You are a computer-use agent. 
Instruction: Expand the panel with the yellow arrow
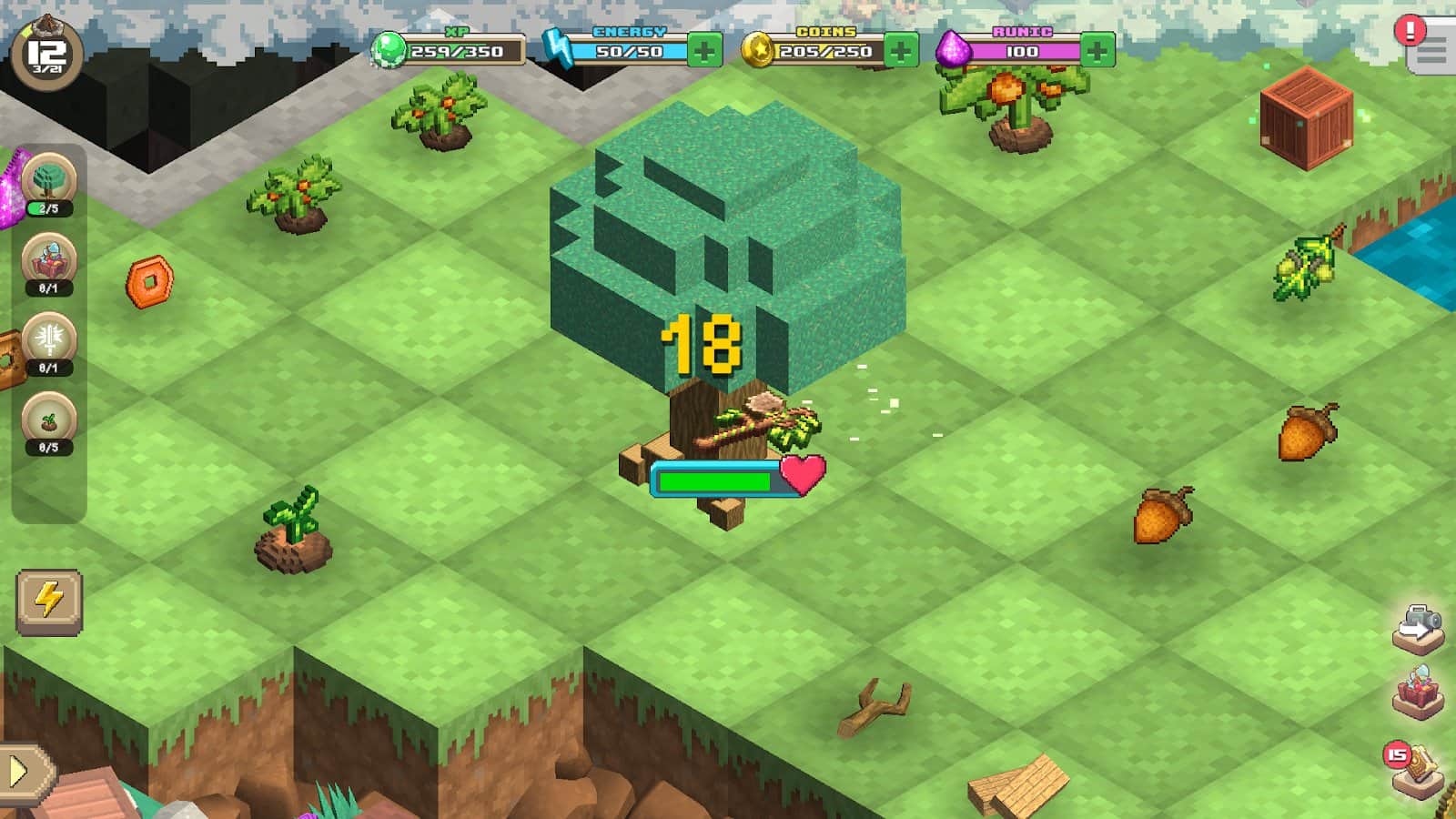coord(22,773)
